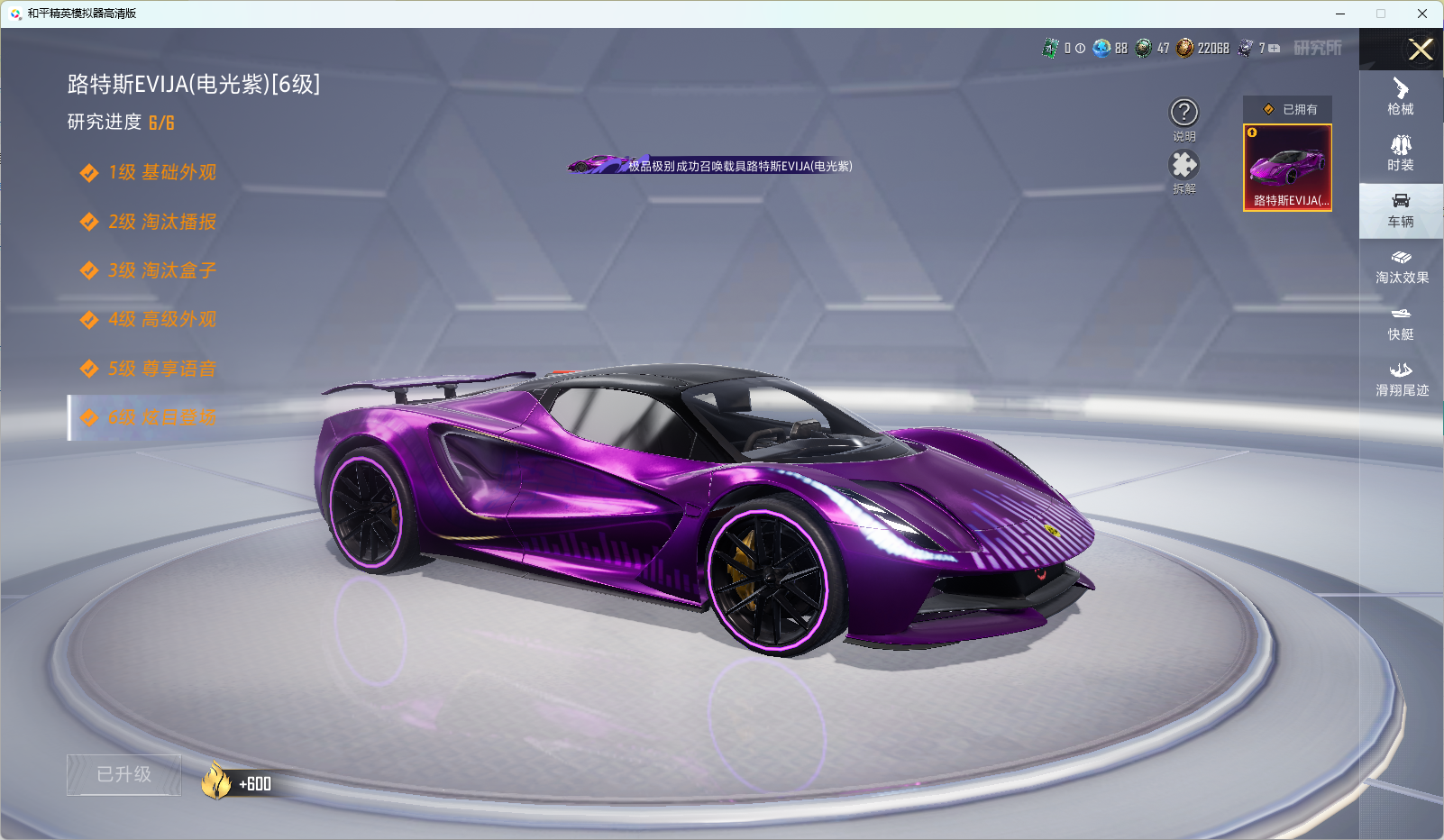
Task: Choose level 5 尊享语音 entry
Action: [x=162, y=369]
